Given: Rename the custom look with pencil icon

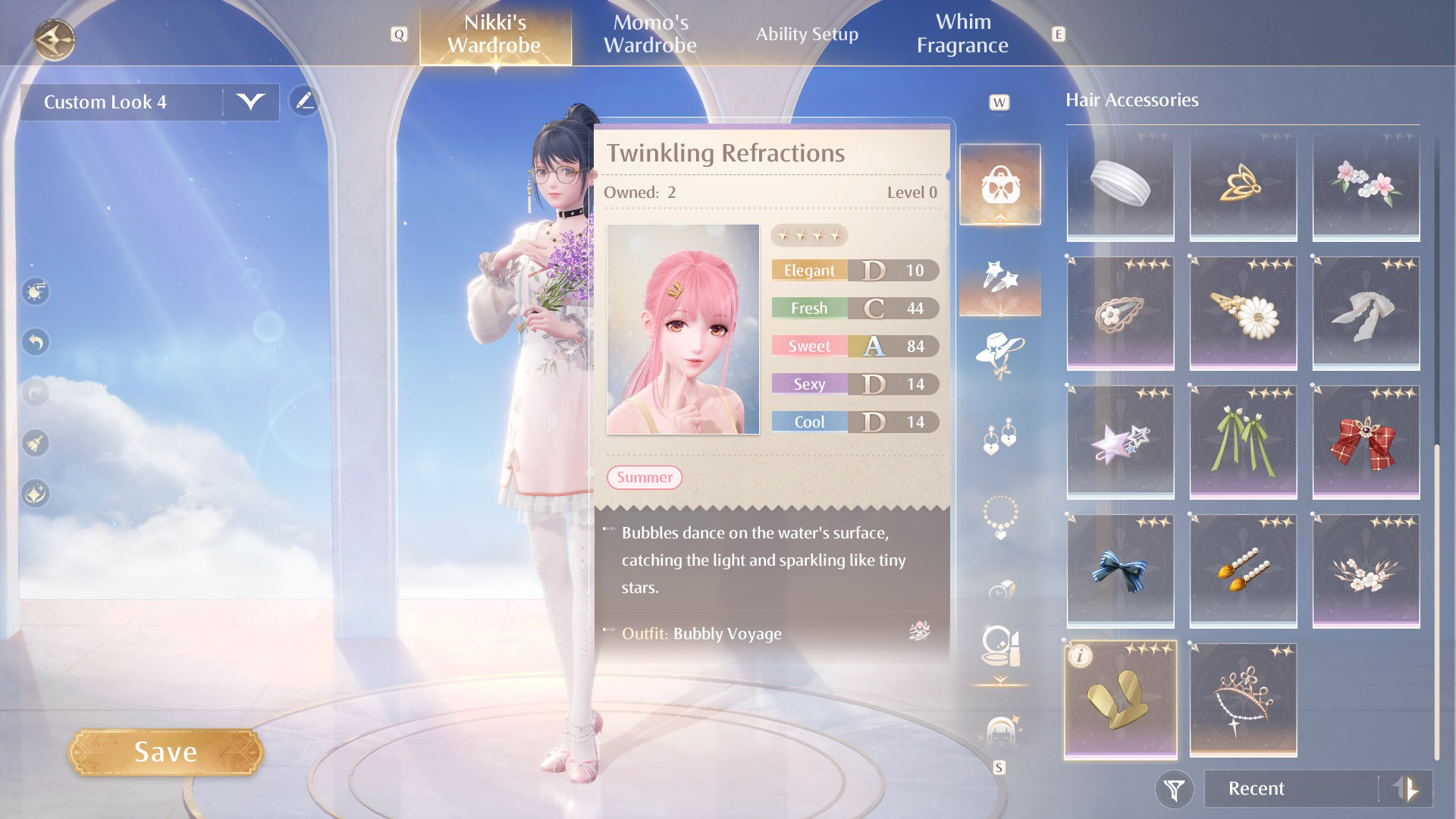Looking at the screenshot, I should tap(305, 101).
